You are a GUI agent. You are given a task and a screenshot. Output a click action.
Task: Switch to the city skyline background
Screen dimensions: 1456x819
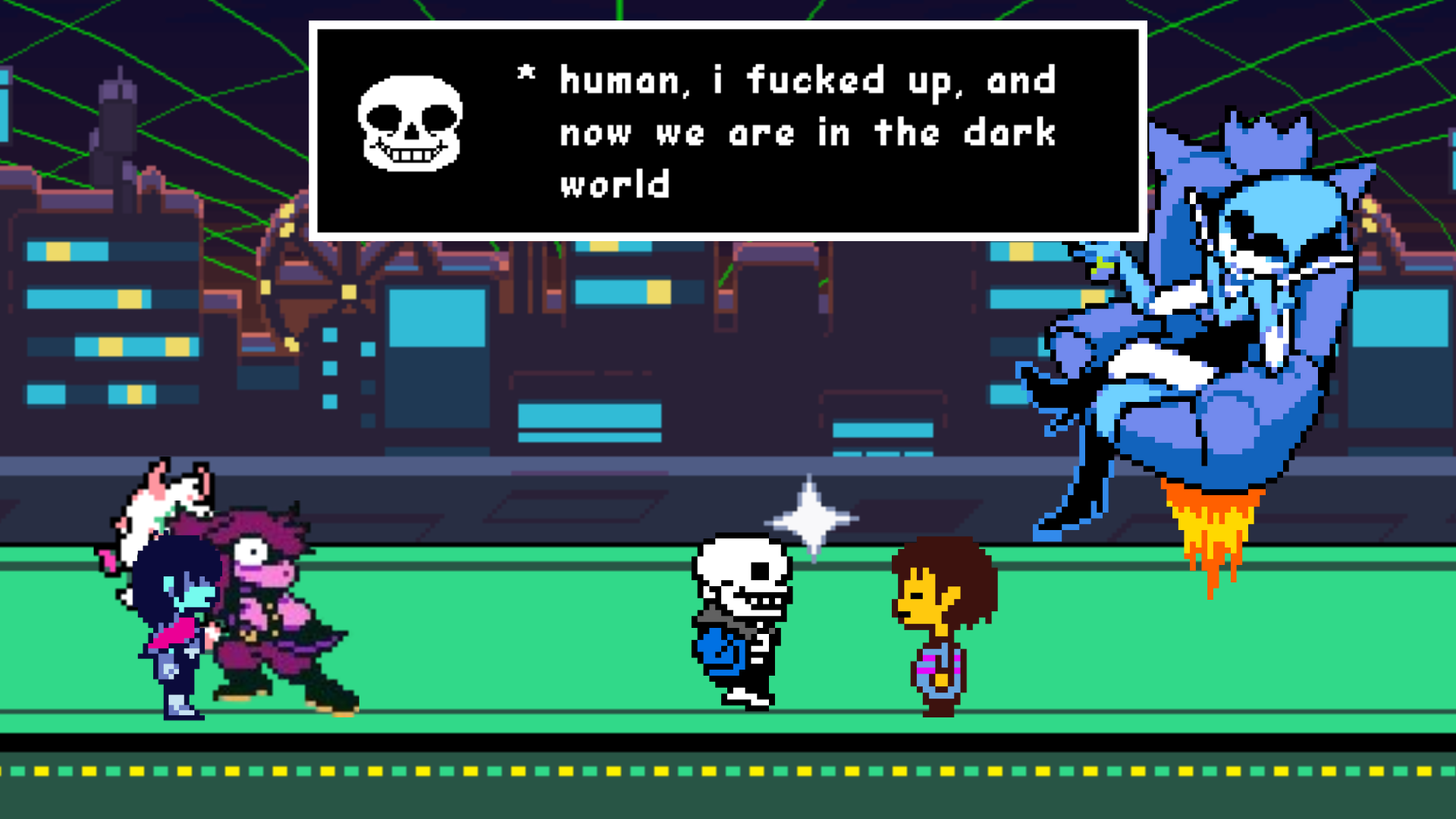coord(114,303)
